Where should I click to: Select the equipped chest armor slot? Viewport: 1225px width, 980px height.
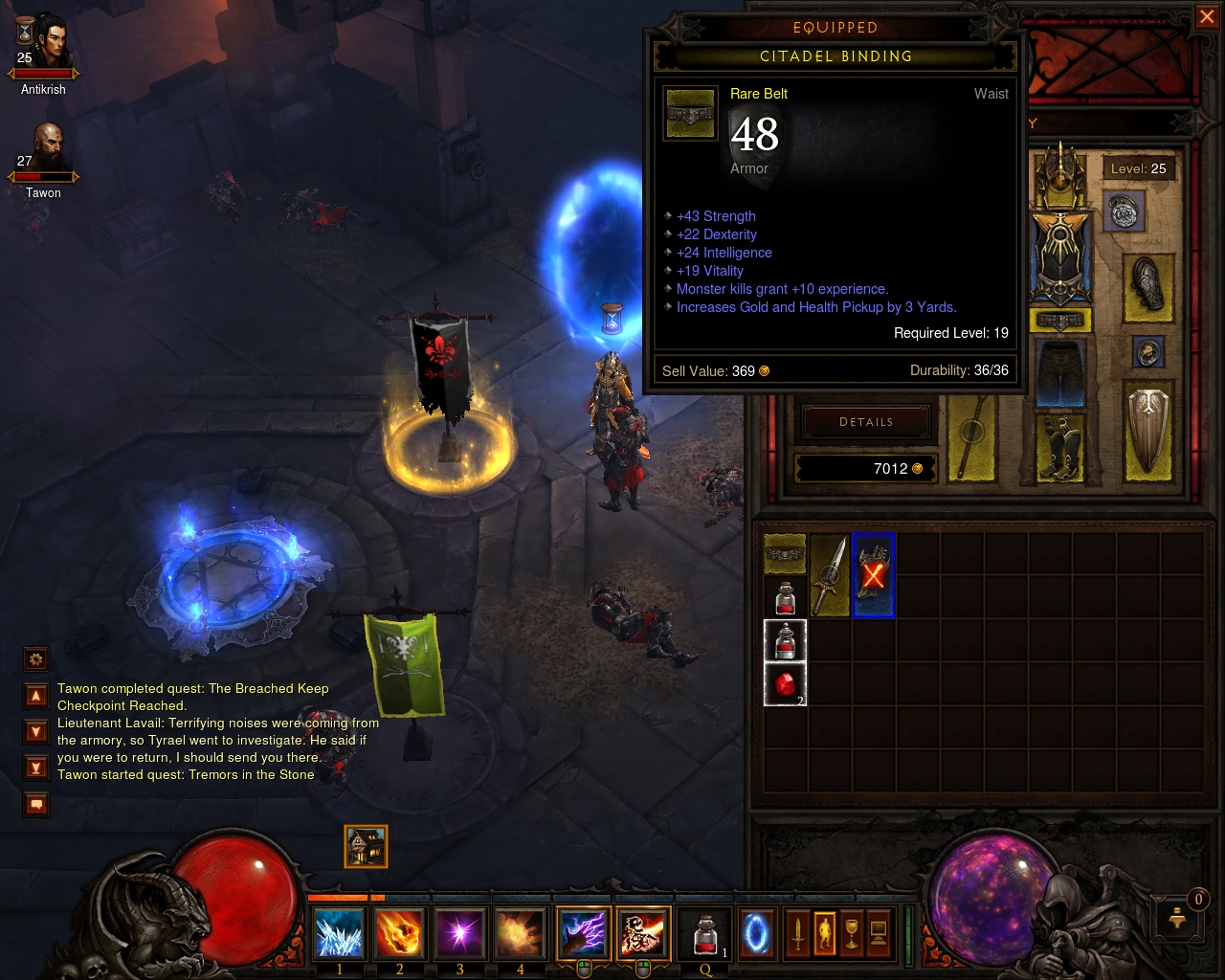click(x=1059, y=256)
